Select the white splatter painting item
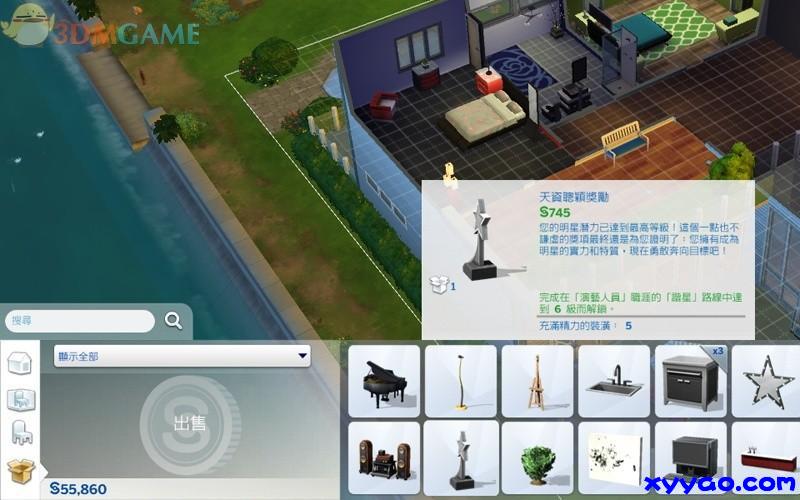Image resolution: width=800 pixels, height=500 pixels. (614, 459)
